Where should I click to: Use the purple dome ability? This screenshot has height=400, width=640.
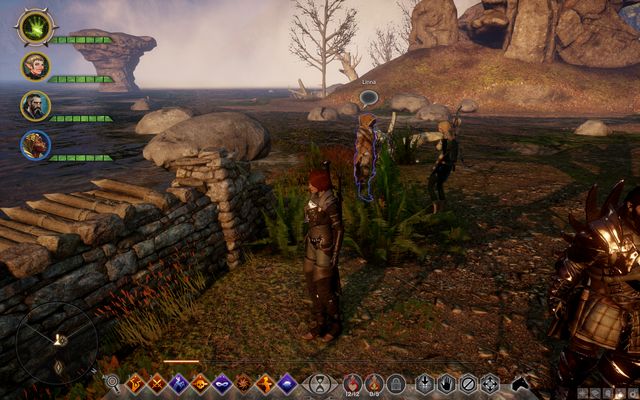tap(287, 382)
